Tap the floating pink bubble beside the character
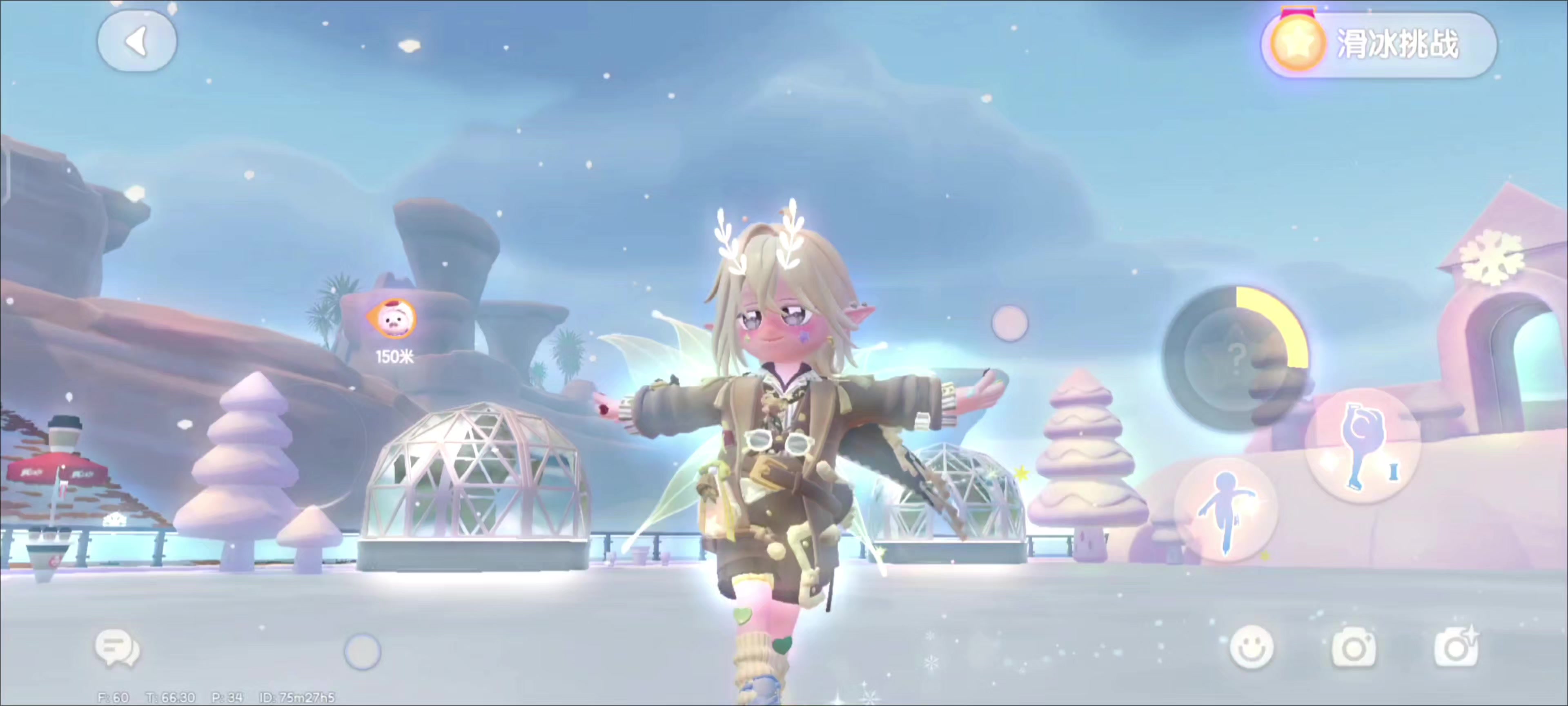The image size is (1568, 706). click(x=1010, y=323)
